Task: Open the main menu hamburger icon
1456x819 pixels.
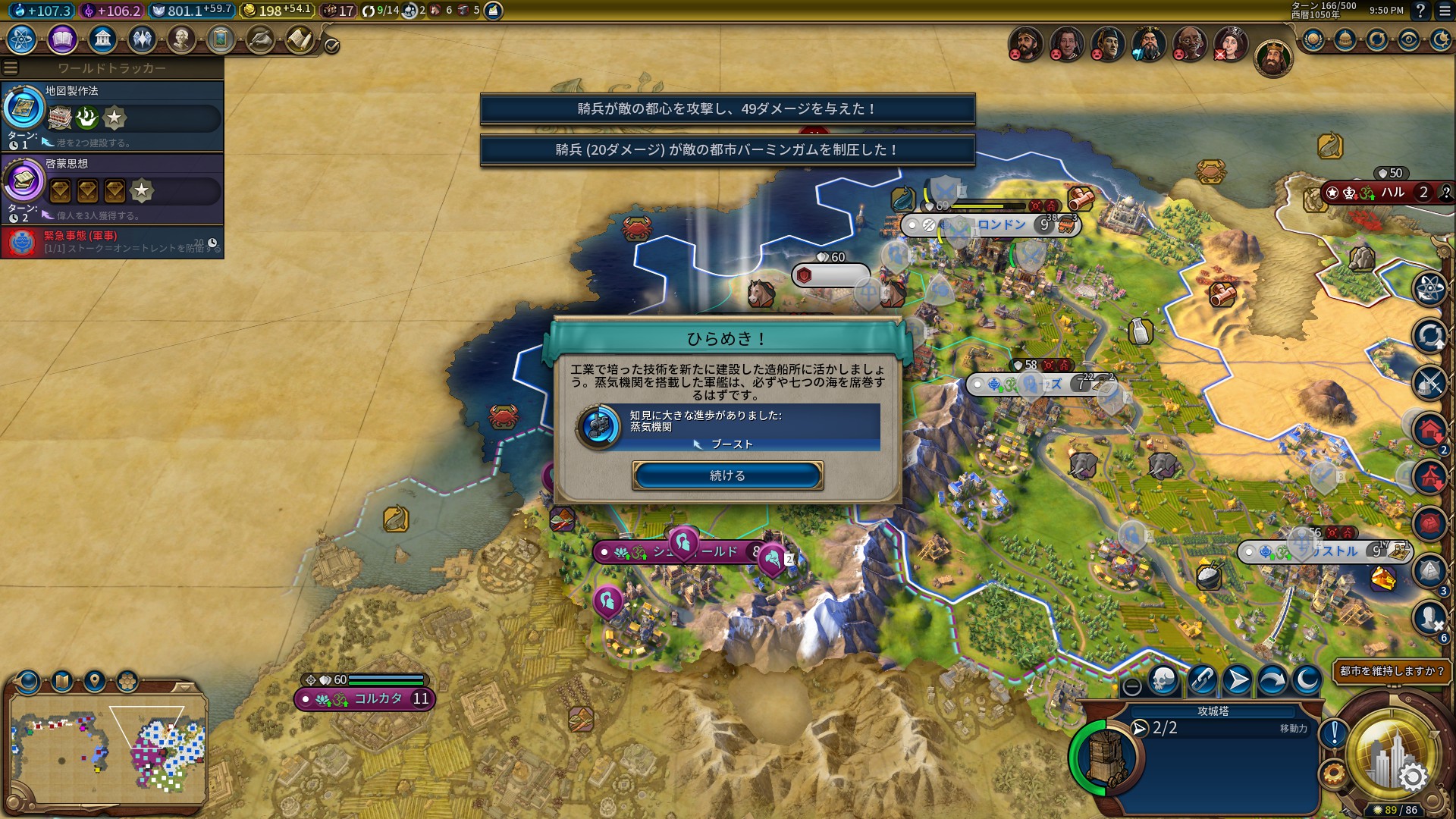Action: (1444, 11)
